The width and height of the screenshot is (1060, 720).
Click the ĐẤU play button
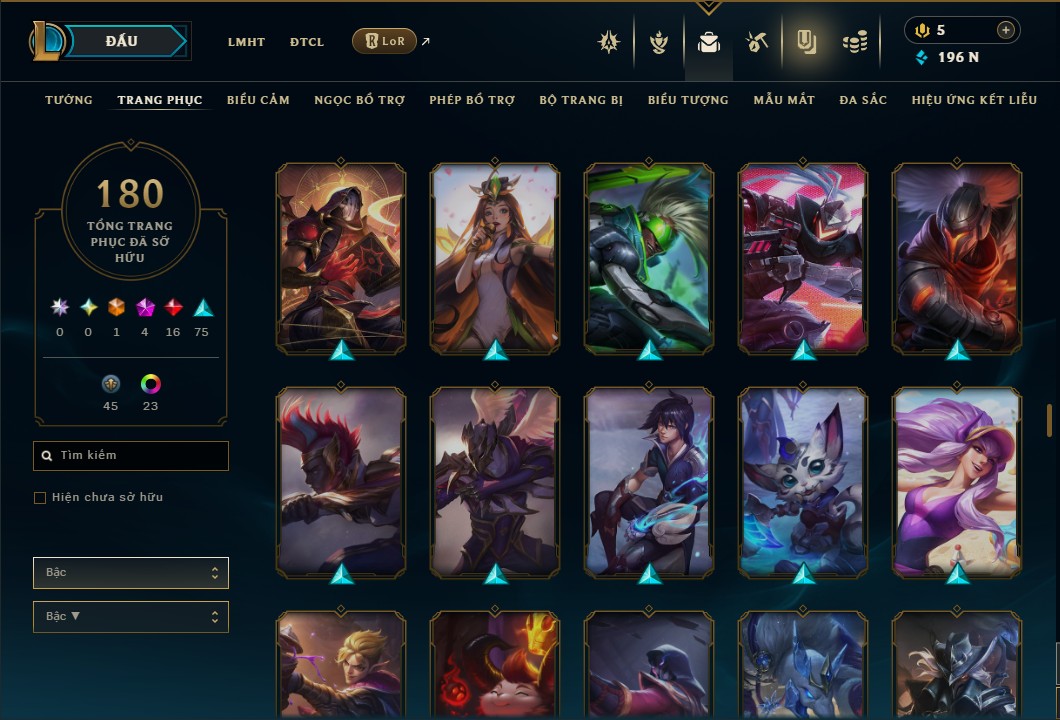[x=124, y=41]
